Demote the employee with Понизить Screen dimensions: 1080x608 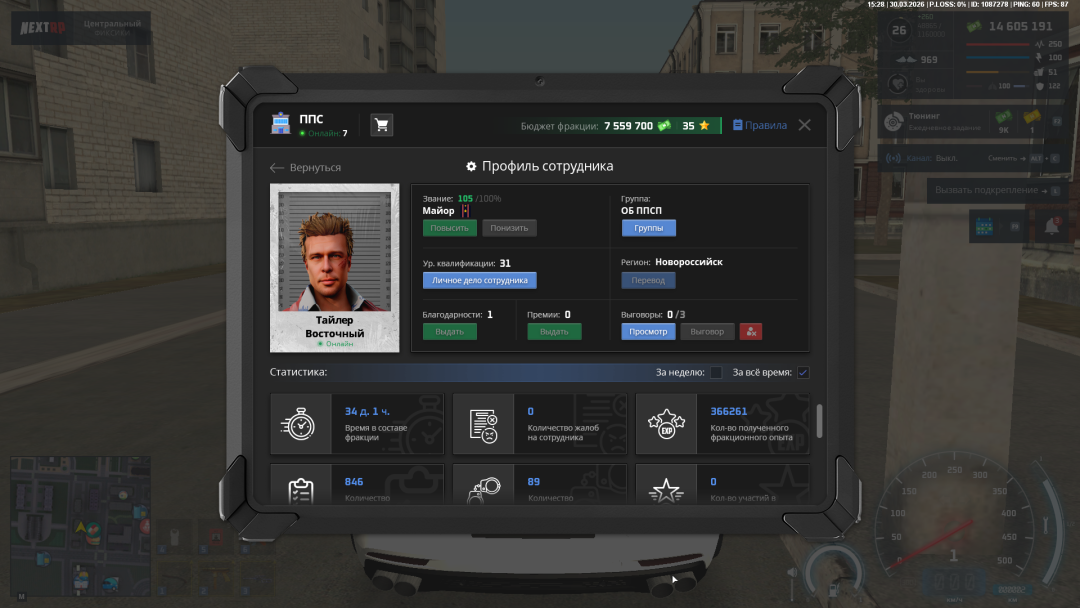(509, 228)
